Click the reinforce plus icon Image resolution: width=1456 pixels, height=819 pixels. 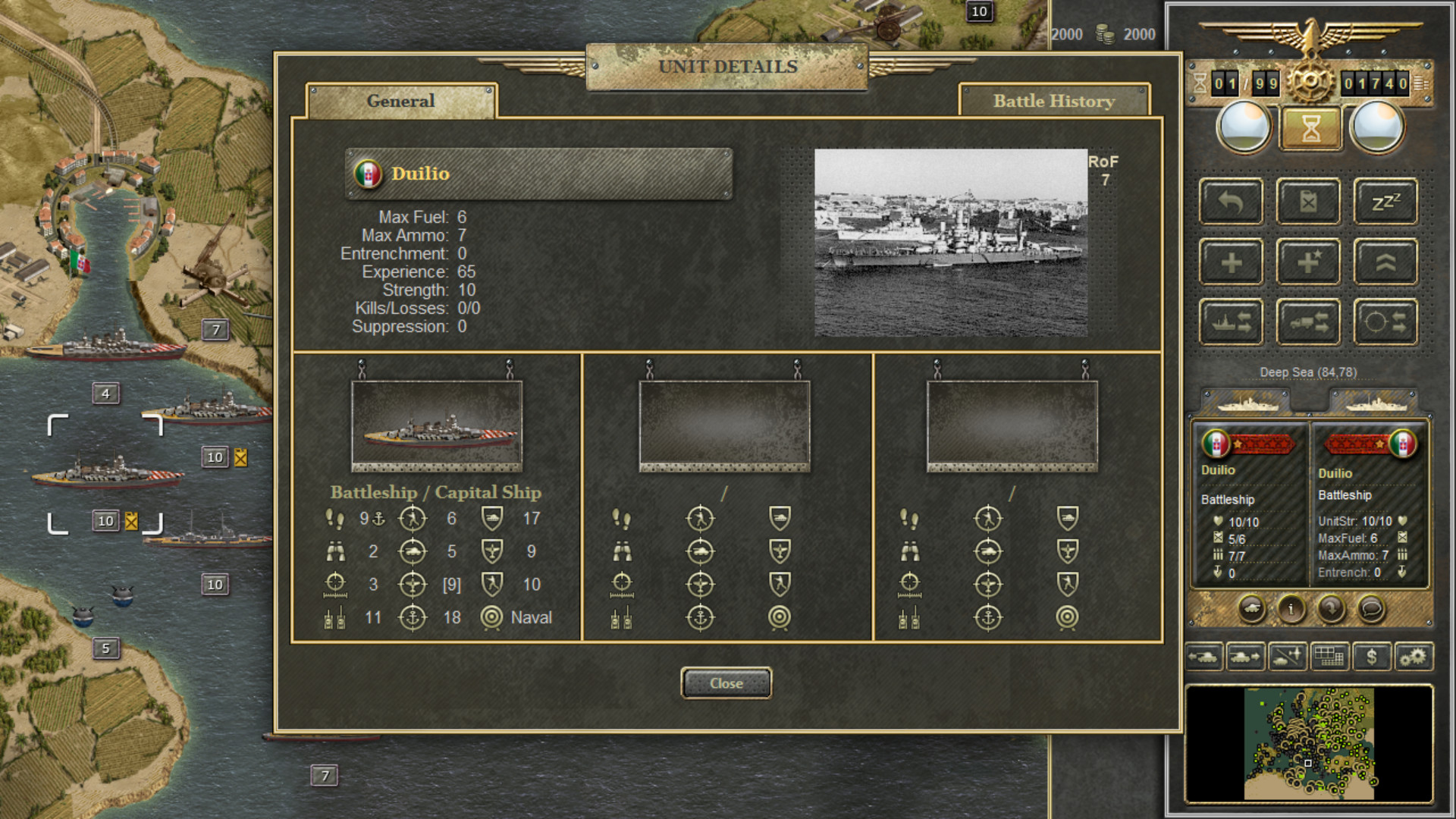(x=1230, y=261)
